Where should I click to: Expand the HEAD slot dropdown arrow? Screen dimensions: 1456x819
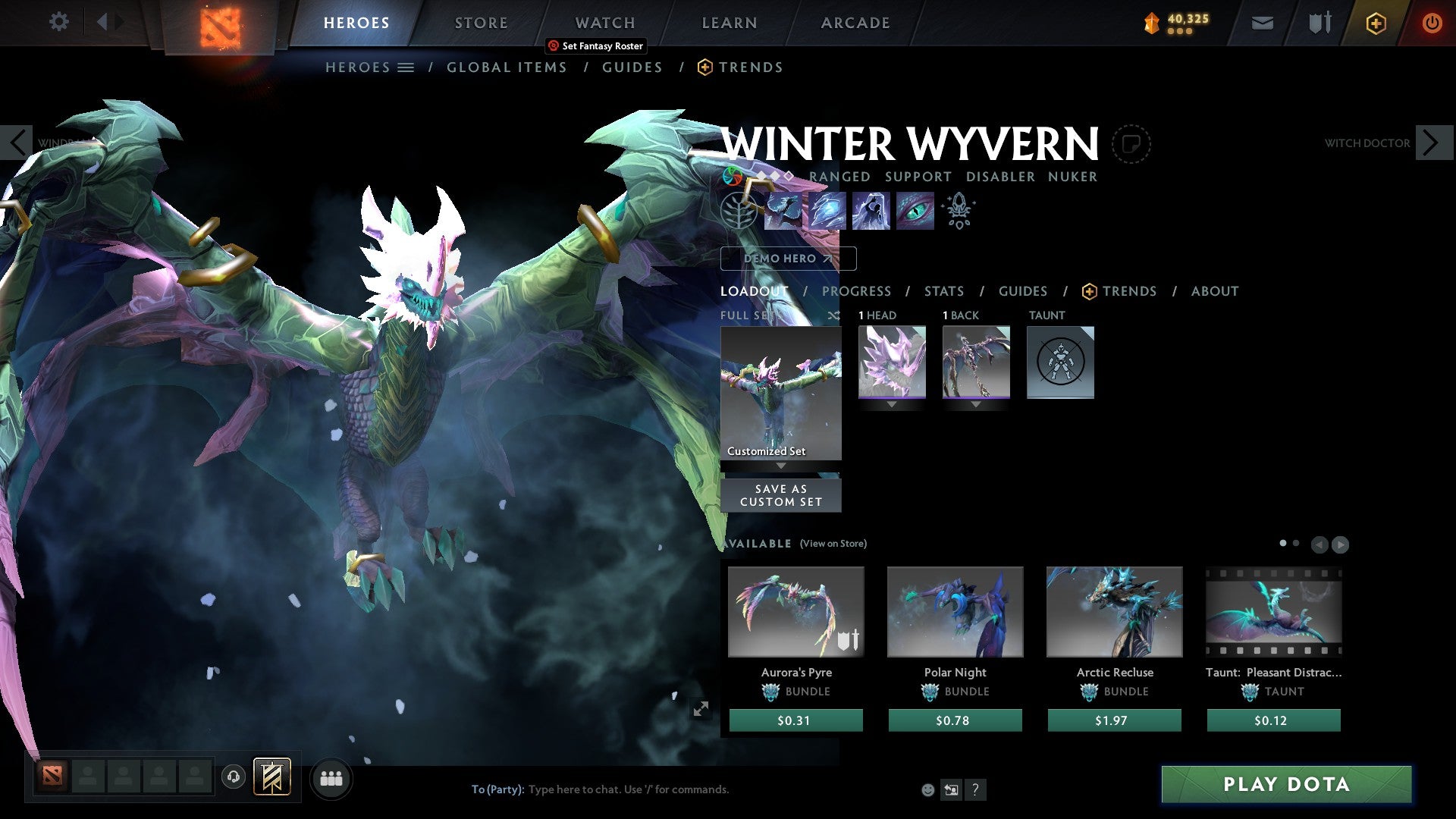point(892,404)
